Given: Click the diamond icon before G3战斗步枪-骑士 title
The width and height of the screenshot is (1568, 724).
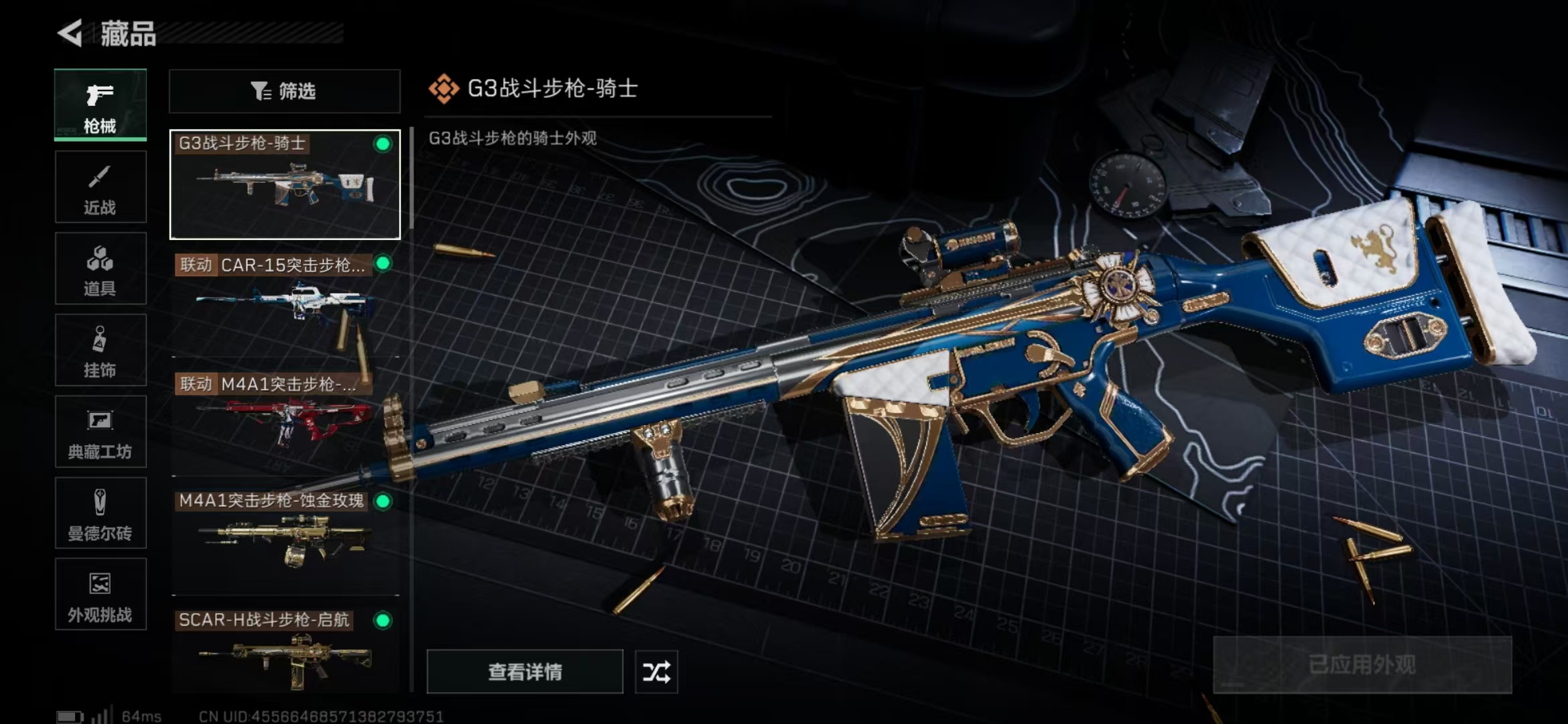Looking at the screenshot, I should [x=444, y=87].
